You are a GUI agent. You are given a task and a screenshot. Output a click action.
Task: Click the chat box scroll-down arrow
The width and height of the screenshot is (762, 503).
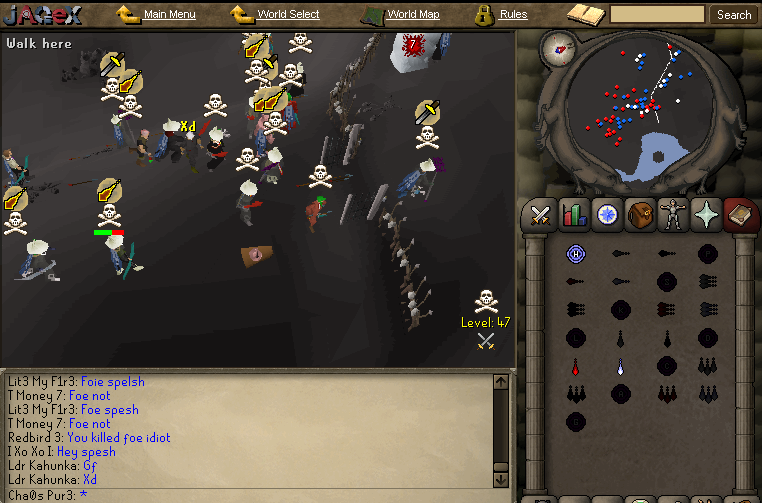click(x=501, y=478)
